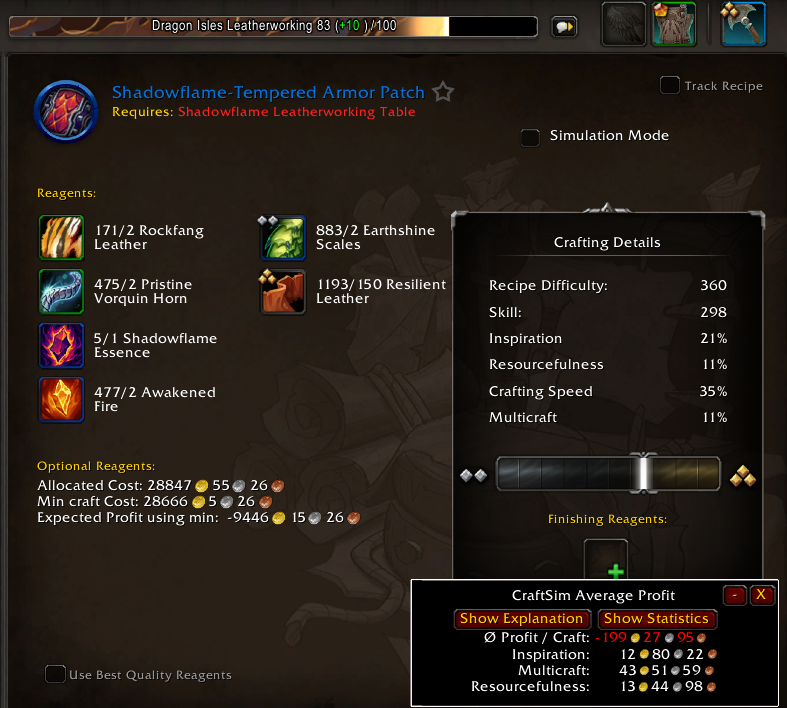Toggle the Track Recipe checkbox
Image resolution: width=787 pixels, height=708 pixels.
tap(670, 86)
